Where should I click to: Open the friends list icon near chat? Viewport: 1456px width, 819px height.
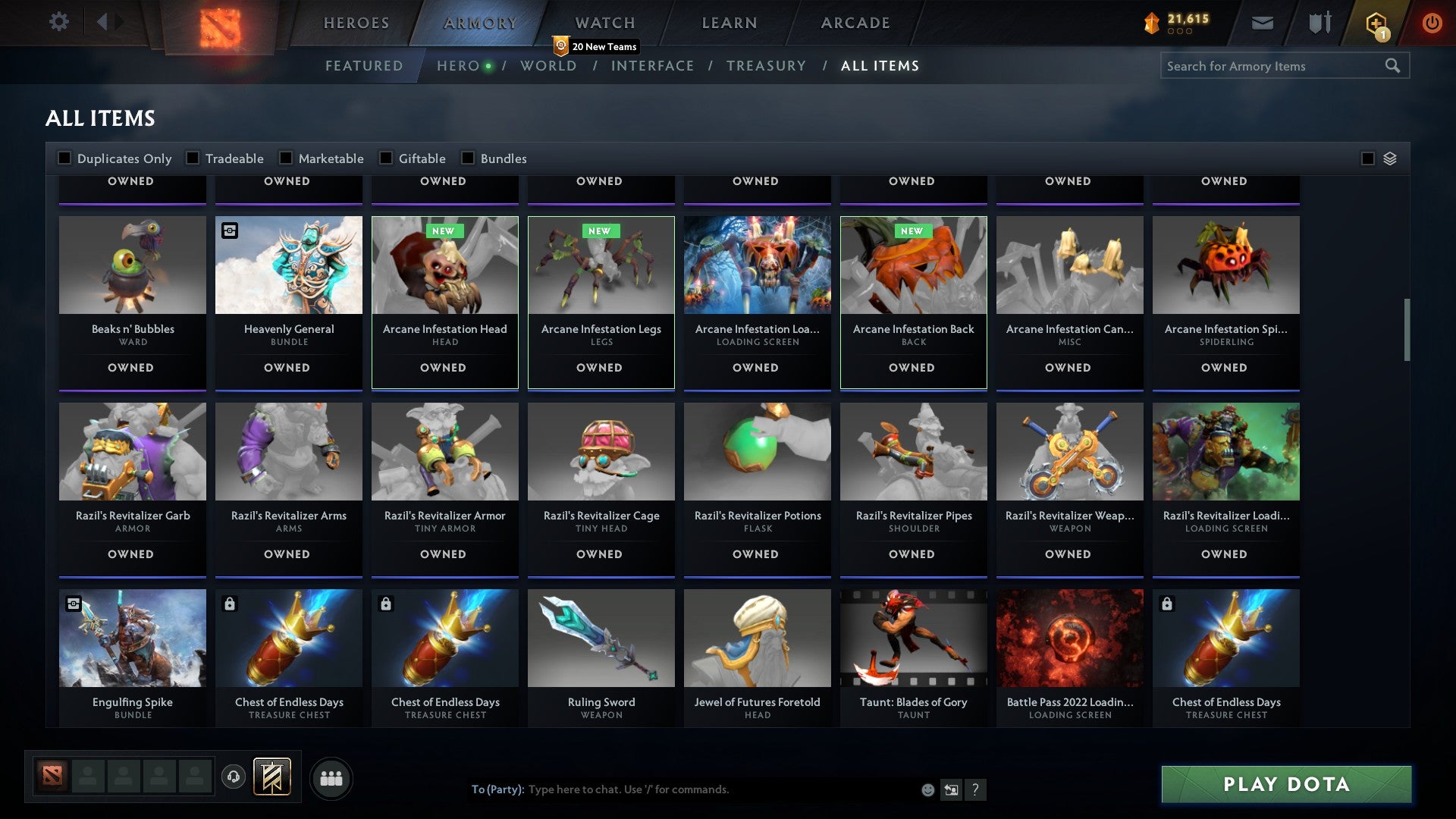point(331,777)
